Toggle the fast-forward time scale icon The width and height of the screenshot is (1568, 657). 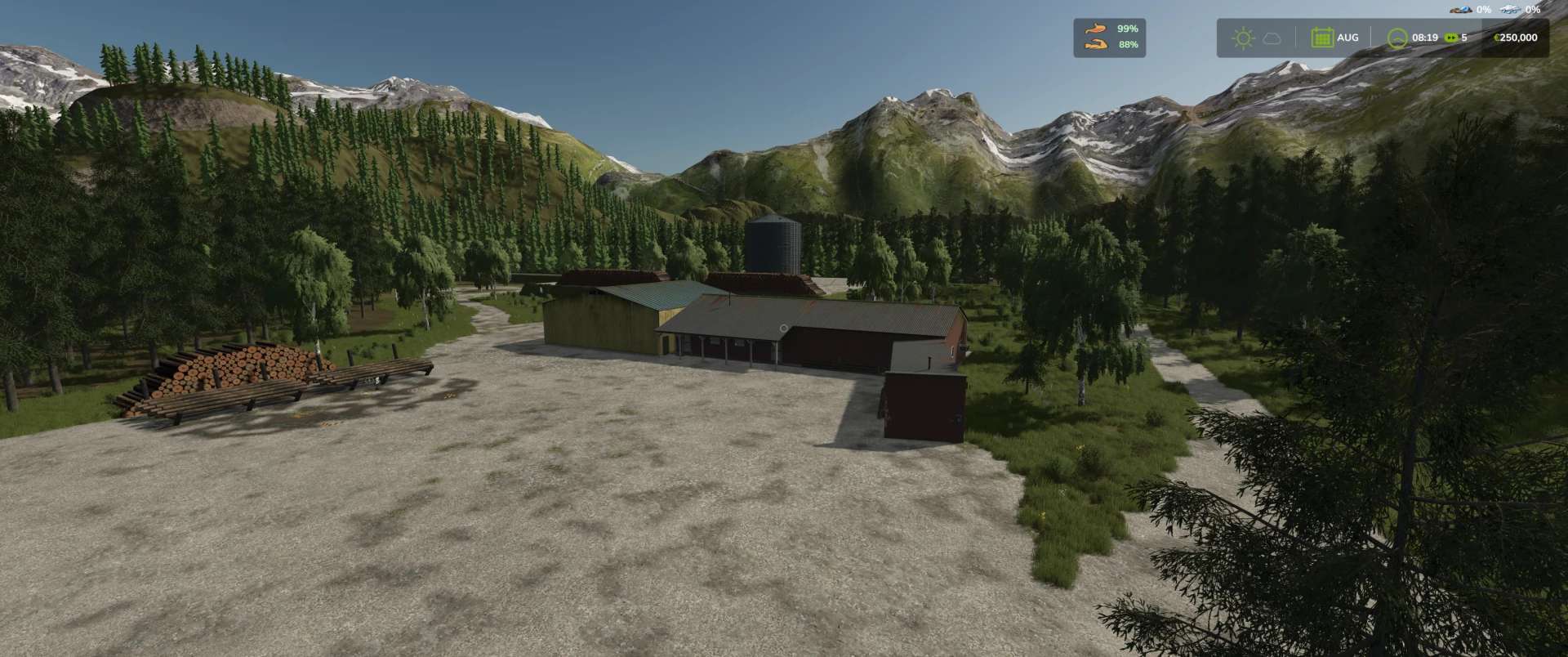pyautogui.click(x=1451, y=38)
